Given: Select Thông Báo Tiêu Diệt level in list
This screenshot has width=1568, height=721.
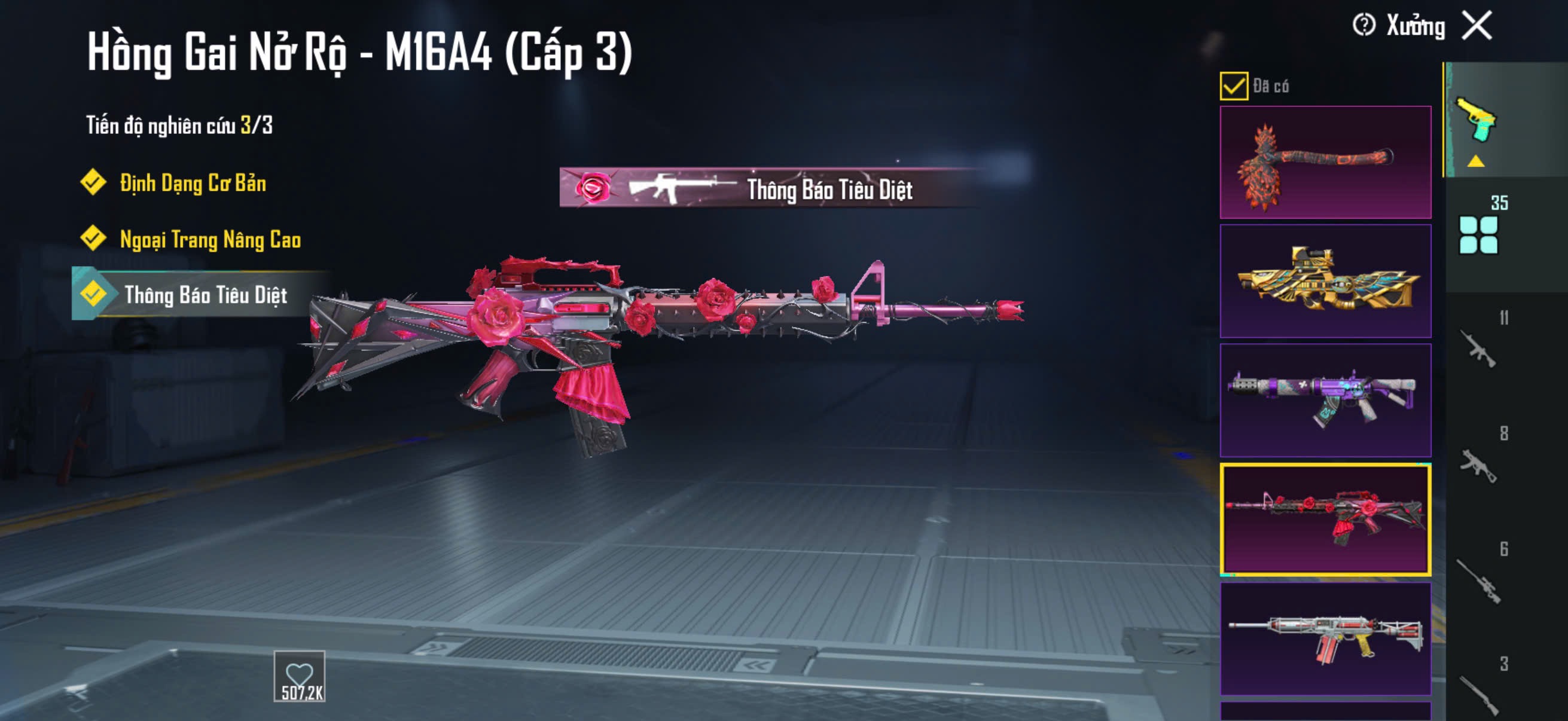Looking at the screenshot, I should pyautogui.click(x=205, y=295).
